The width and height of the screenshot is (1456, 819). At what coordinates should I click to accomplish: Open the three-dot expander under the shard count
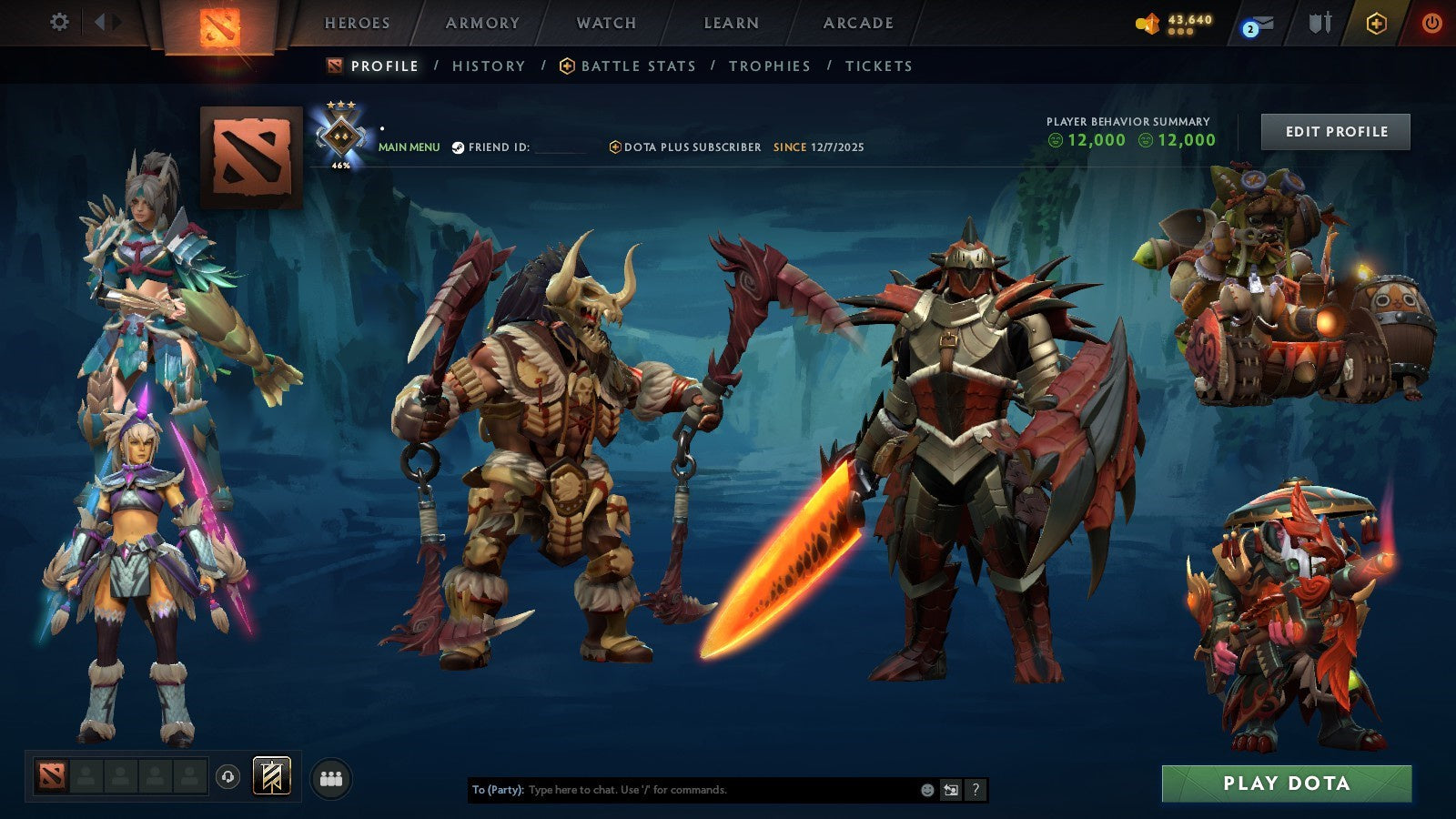coord(1181,33)
